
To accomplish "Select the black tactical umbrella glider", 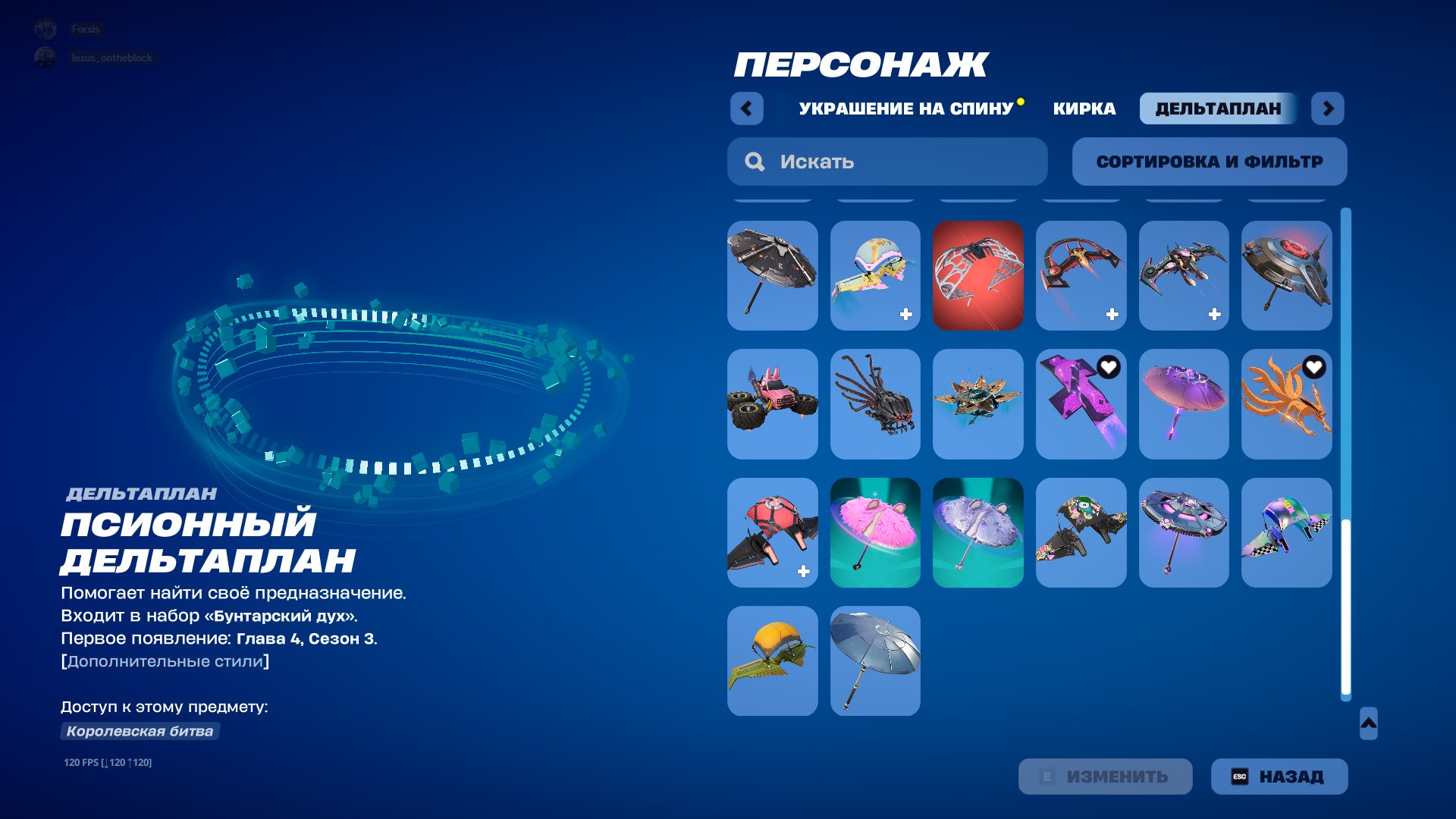I will click(772, 275).
